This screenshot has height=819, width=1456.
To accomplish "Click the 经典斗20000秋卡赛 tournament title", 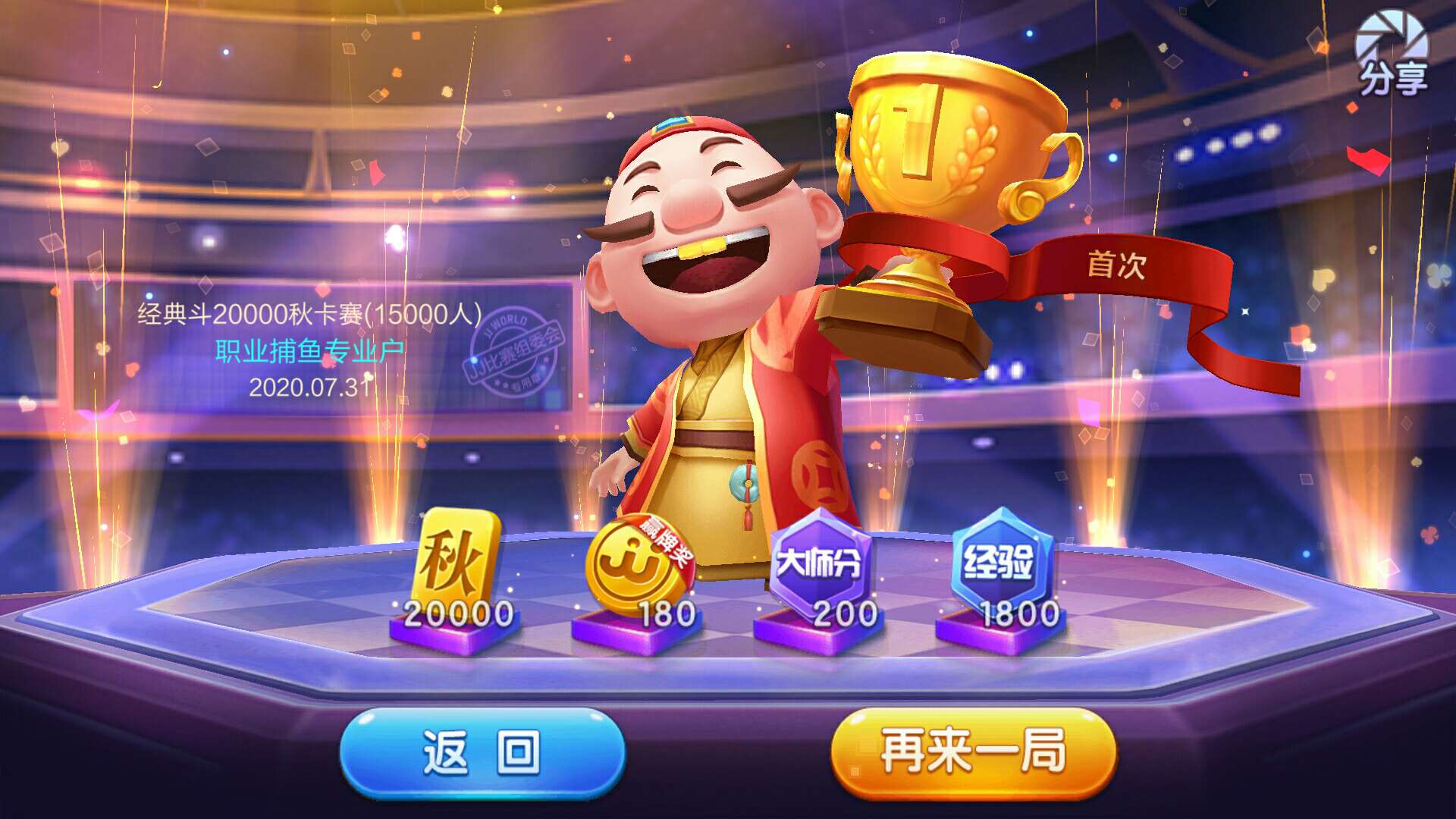I will coord(311,315).
